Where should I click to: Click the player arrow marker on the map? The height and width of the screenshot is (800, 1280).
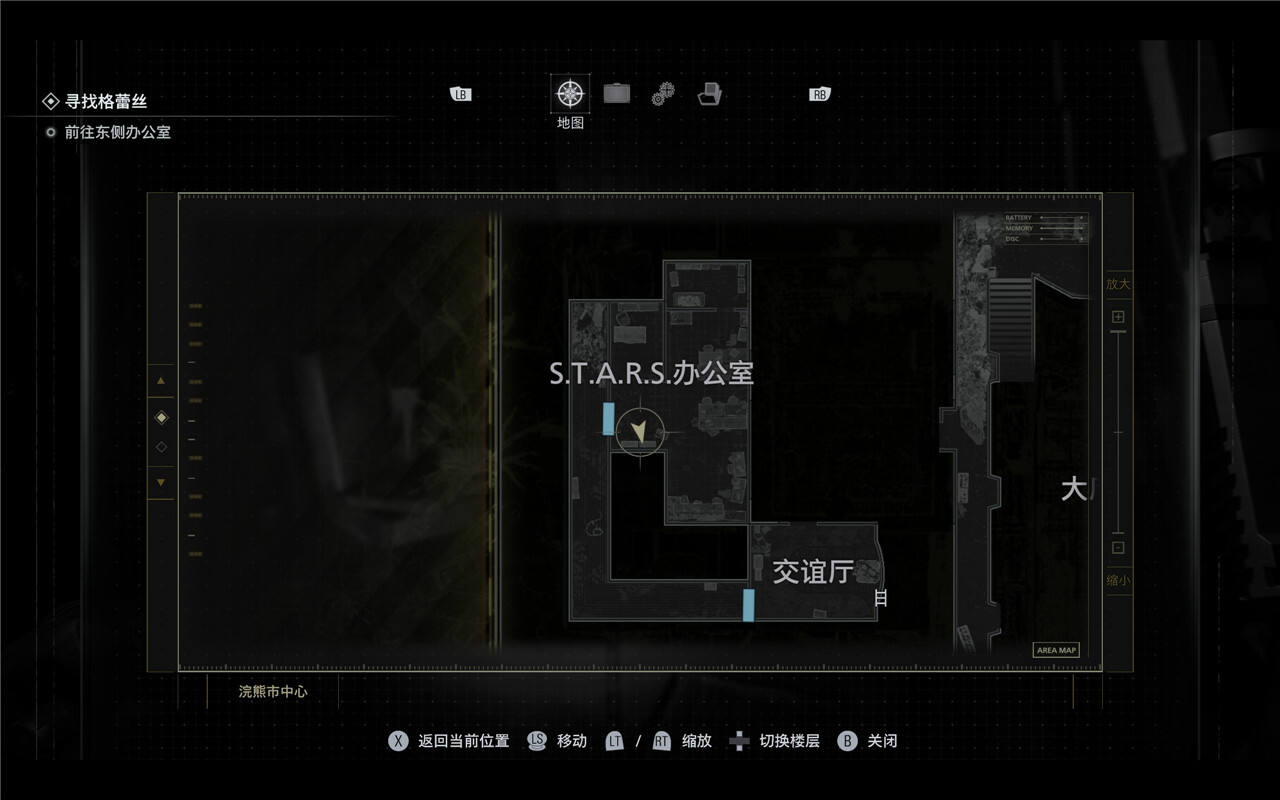[x=638, y=432]
